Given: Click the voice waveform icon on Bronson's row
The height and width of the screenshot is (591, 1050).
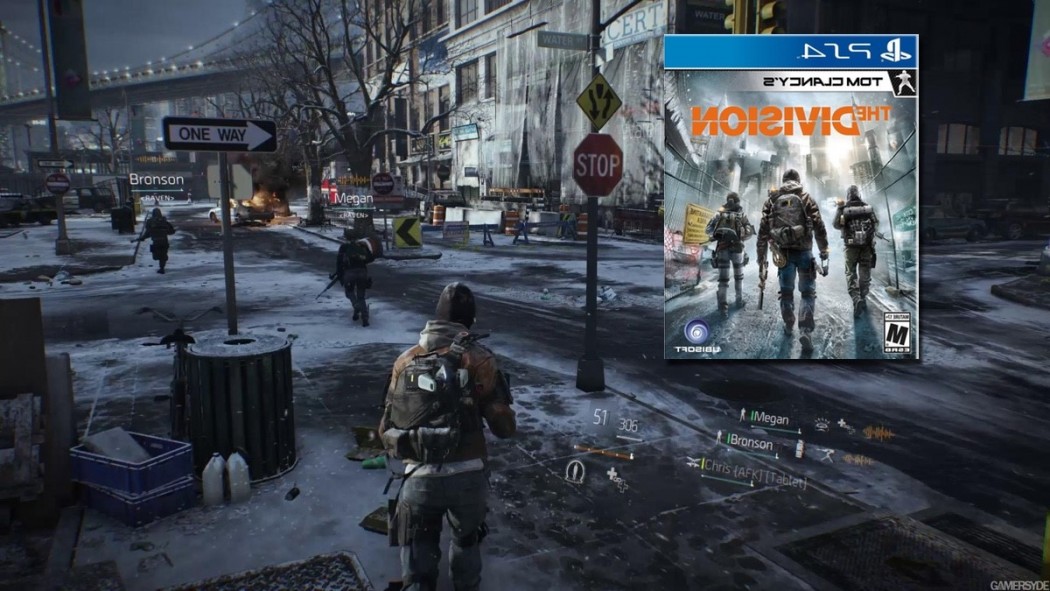Looking at the screenshot, I should 858,460.
